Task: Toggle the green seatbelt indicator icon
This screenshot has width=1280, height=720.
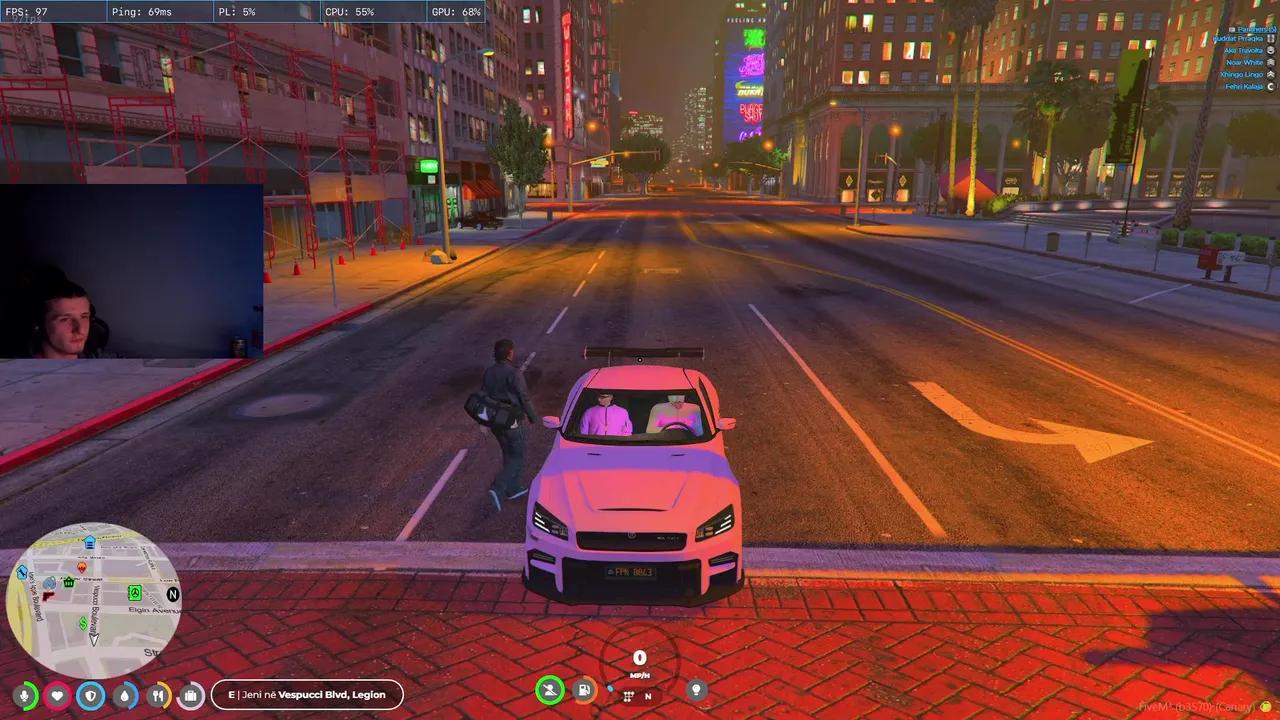Action: click(549, 690)
